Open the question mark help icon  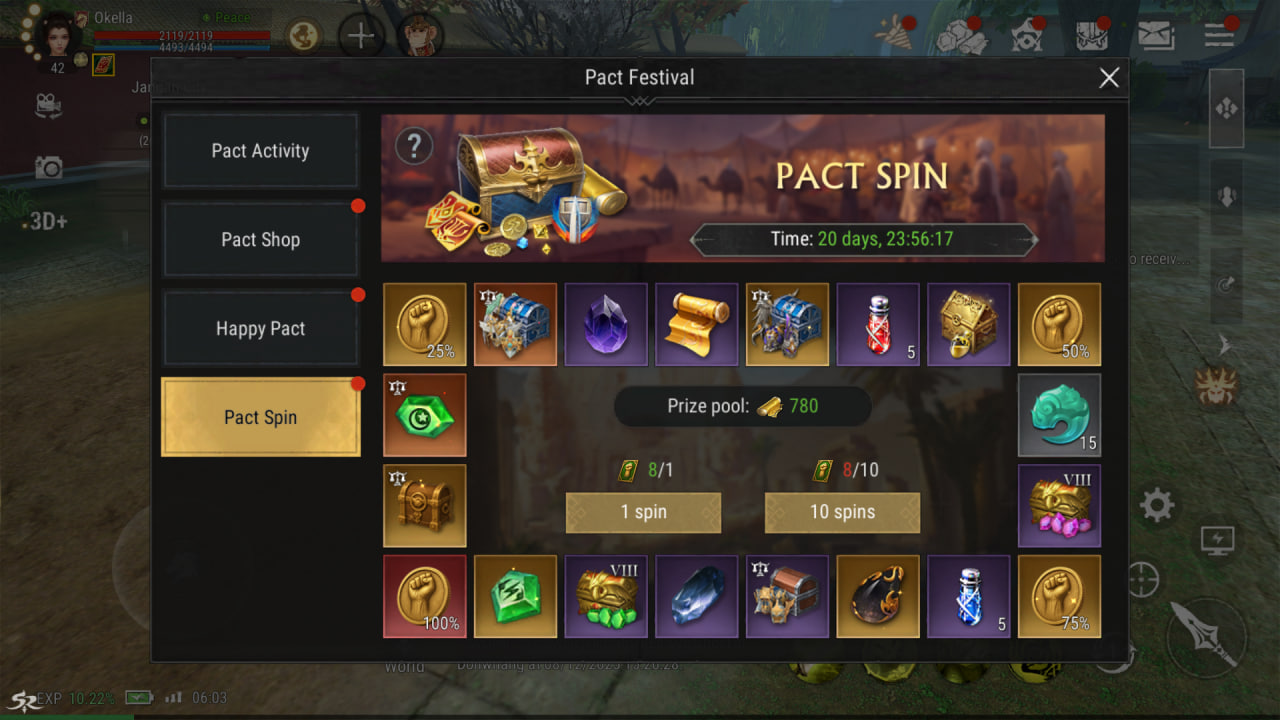[x=413, y=147]
